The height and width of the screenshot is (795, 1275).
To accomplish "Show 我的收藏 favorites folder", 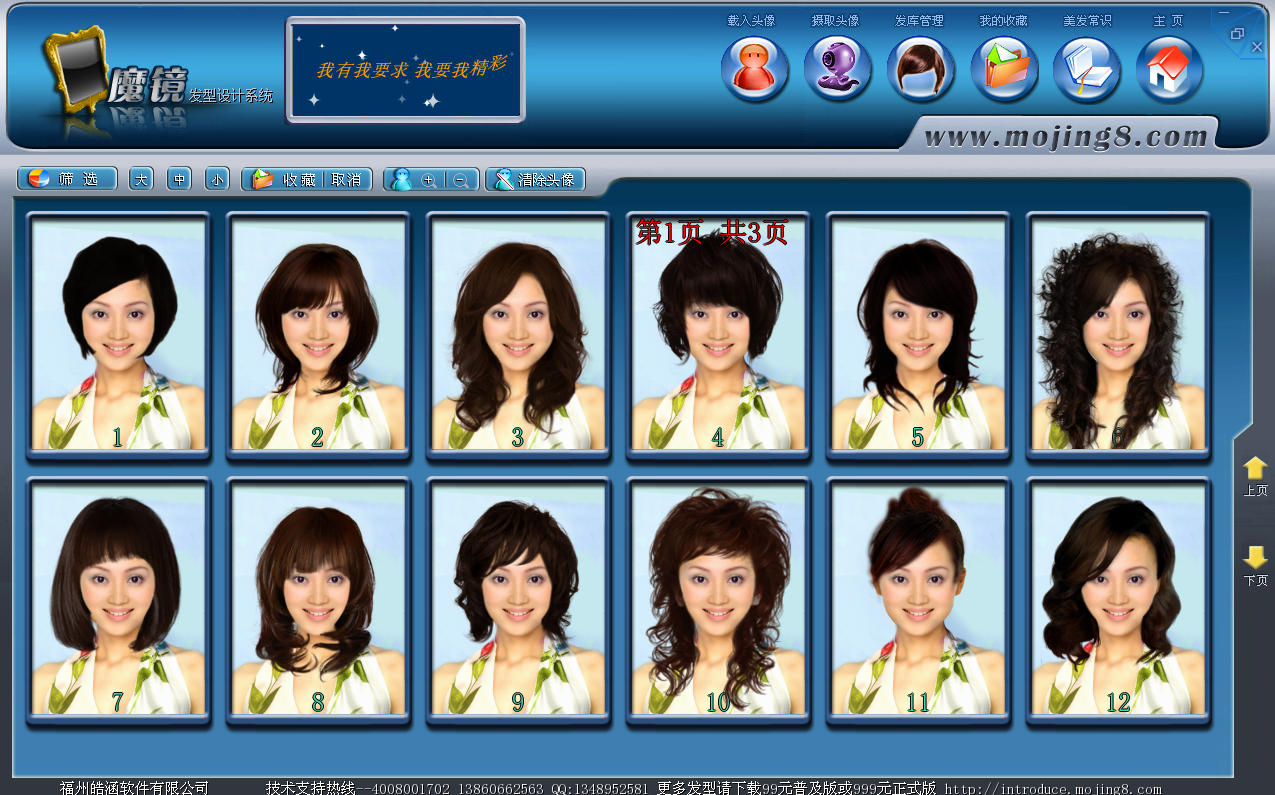I will pyautogui.click(x=1004, y=69).
